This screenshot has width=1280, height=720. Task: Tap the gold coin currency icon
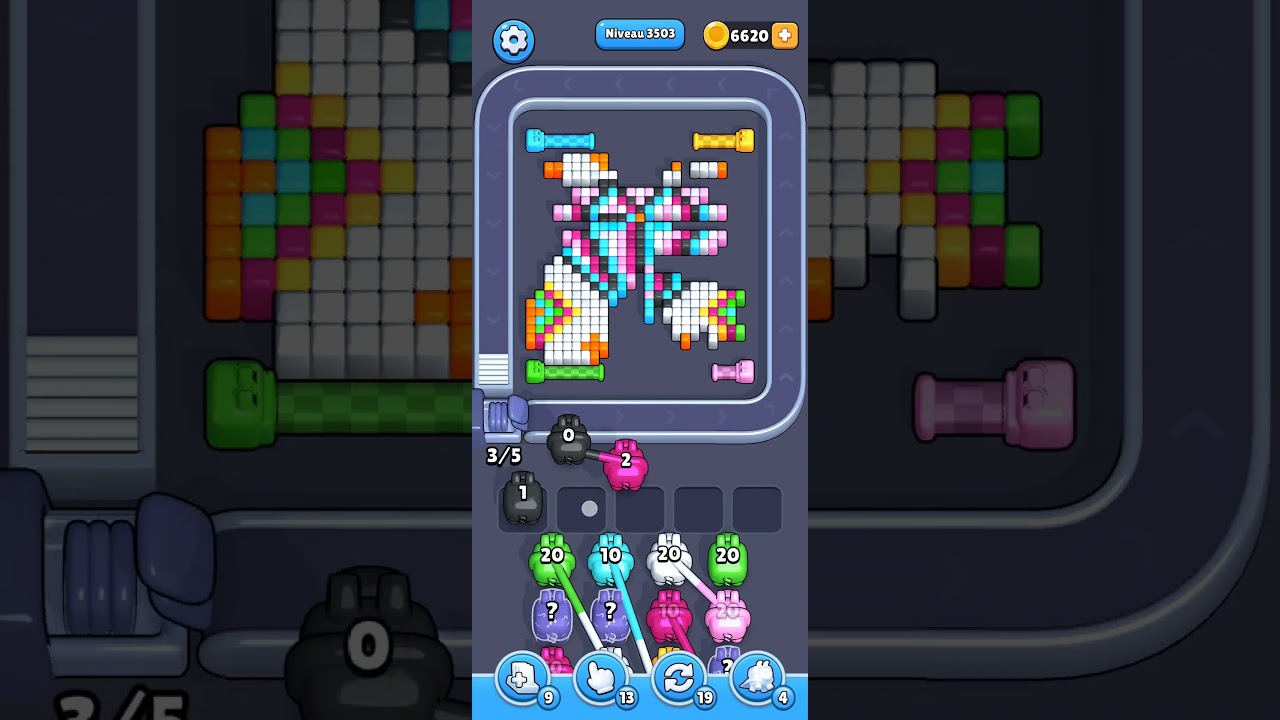[x=714, y=36]
